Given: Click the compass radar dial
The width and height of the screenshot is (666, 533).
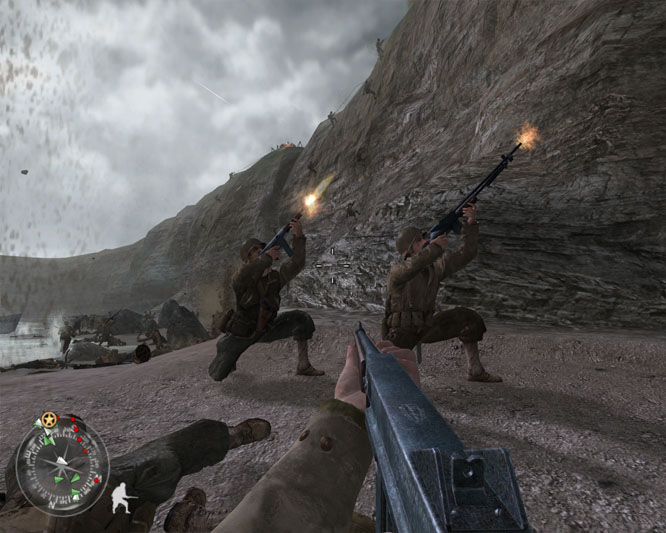Looking at the screenshot, I should point(62,468).
